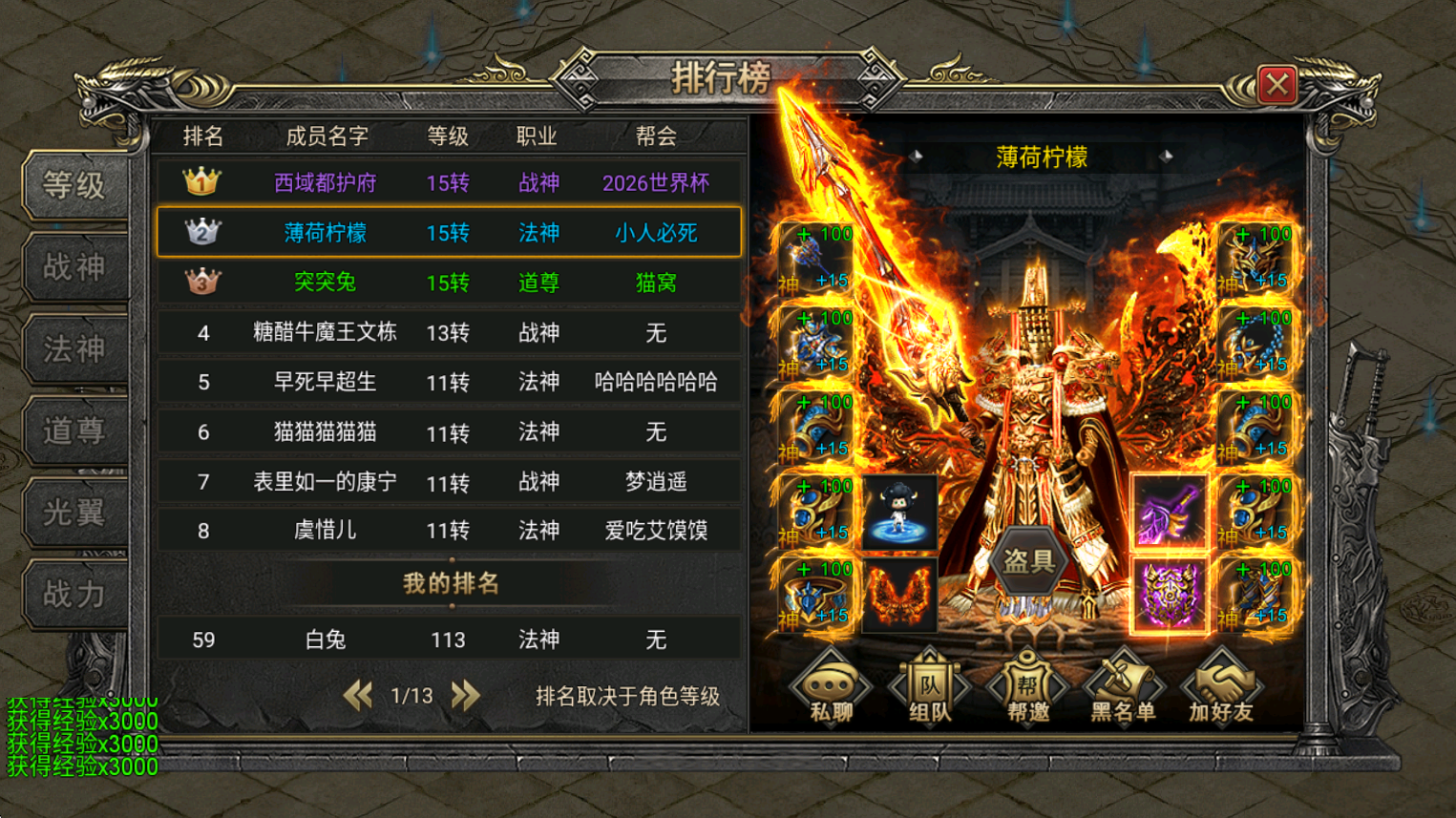Choose the 突突兔 ranking row
Screen dimensions: 1456x818
449,283
